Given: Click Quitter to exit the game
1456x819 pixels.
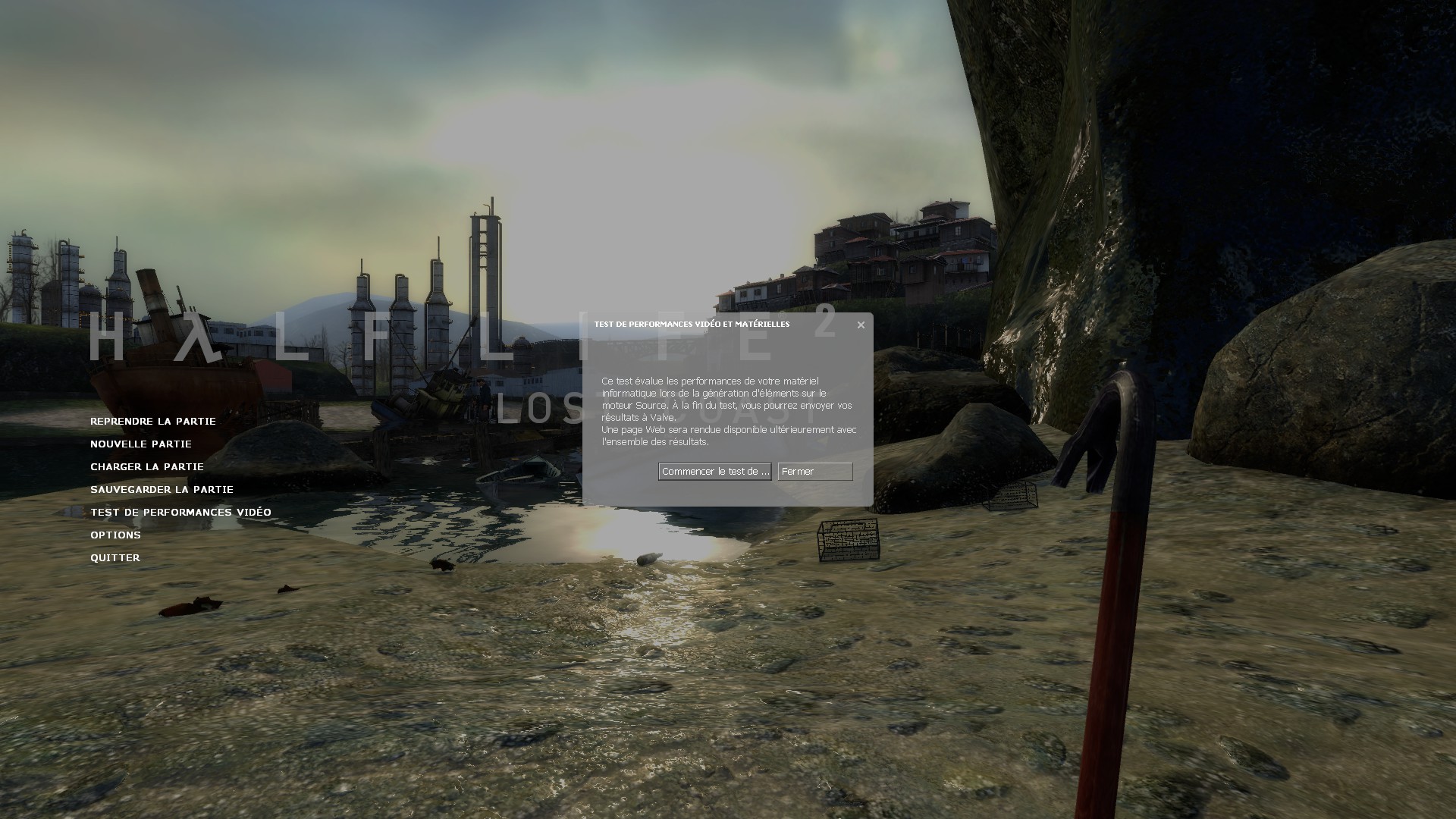Looking at the screenshot, I should [115, 558].
